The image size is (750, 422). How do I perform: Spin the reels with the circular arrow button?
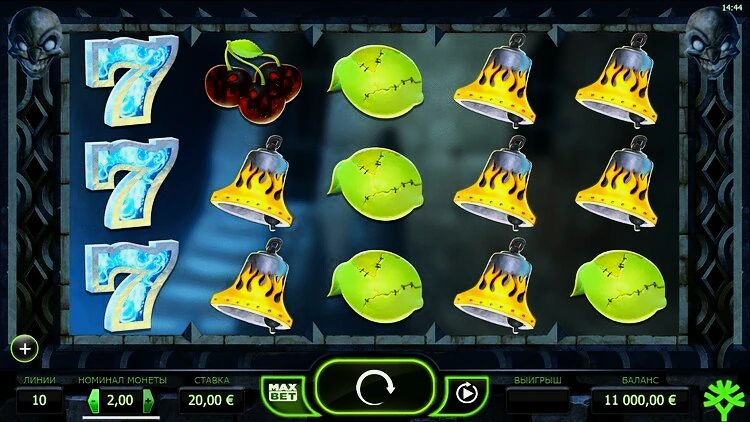(375, 386)
